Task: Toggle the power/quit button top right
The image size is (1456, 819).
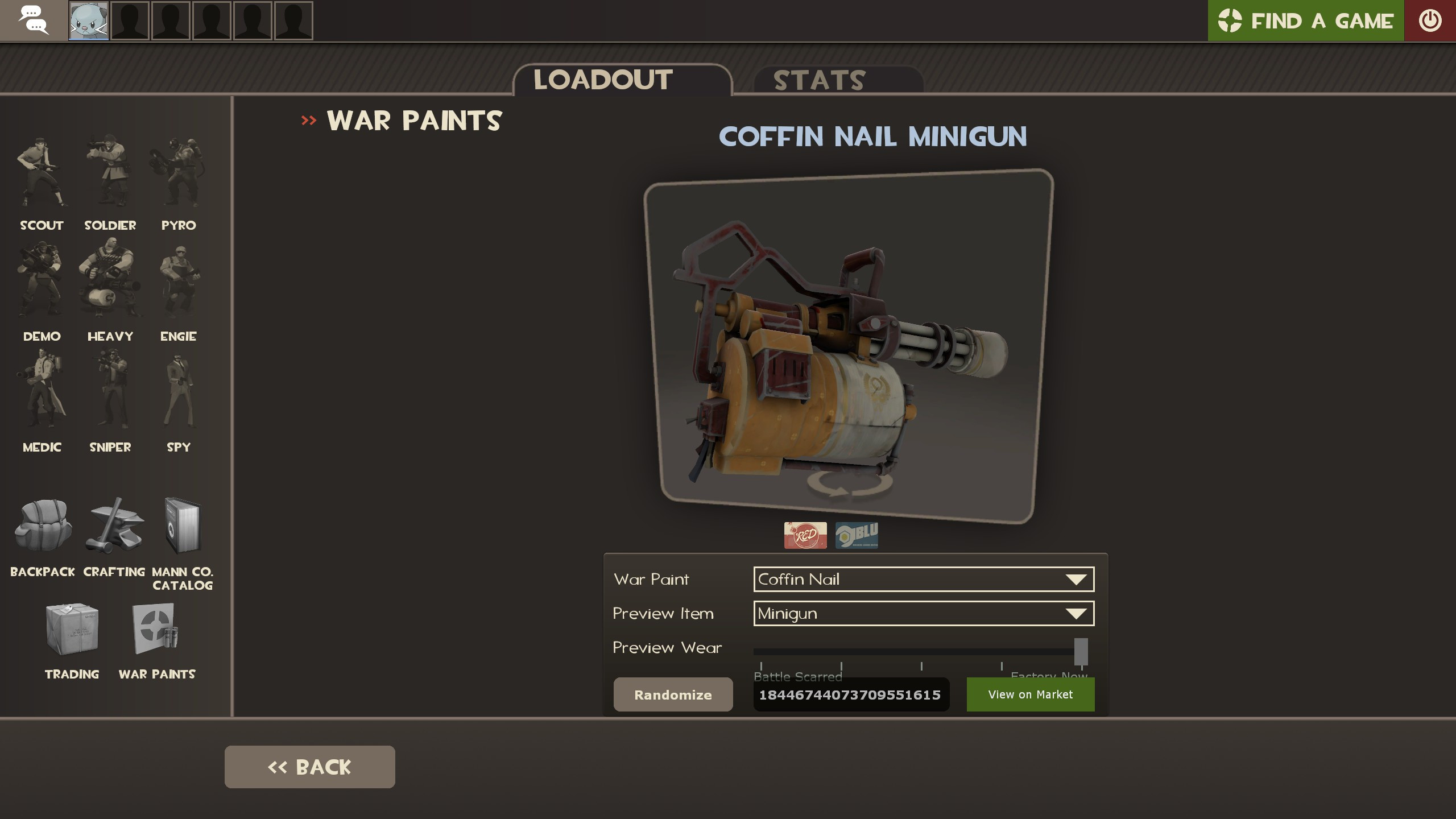Action: click(1429, 20)
